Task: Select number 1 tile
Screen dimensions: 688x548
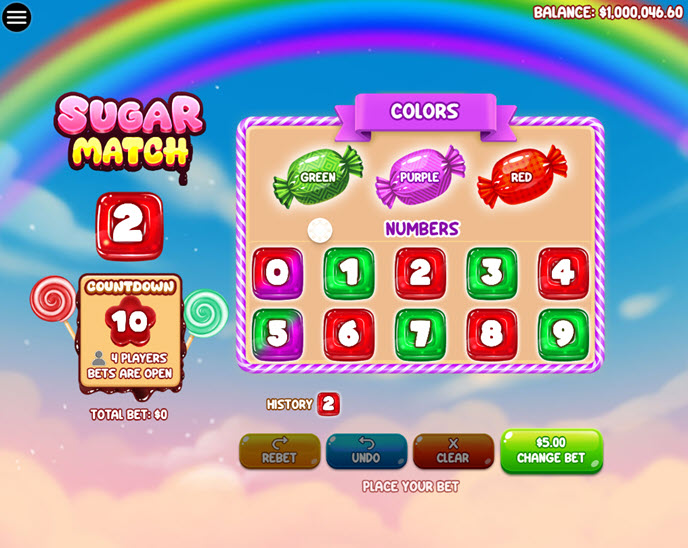Action: click(349, 273)
